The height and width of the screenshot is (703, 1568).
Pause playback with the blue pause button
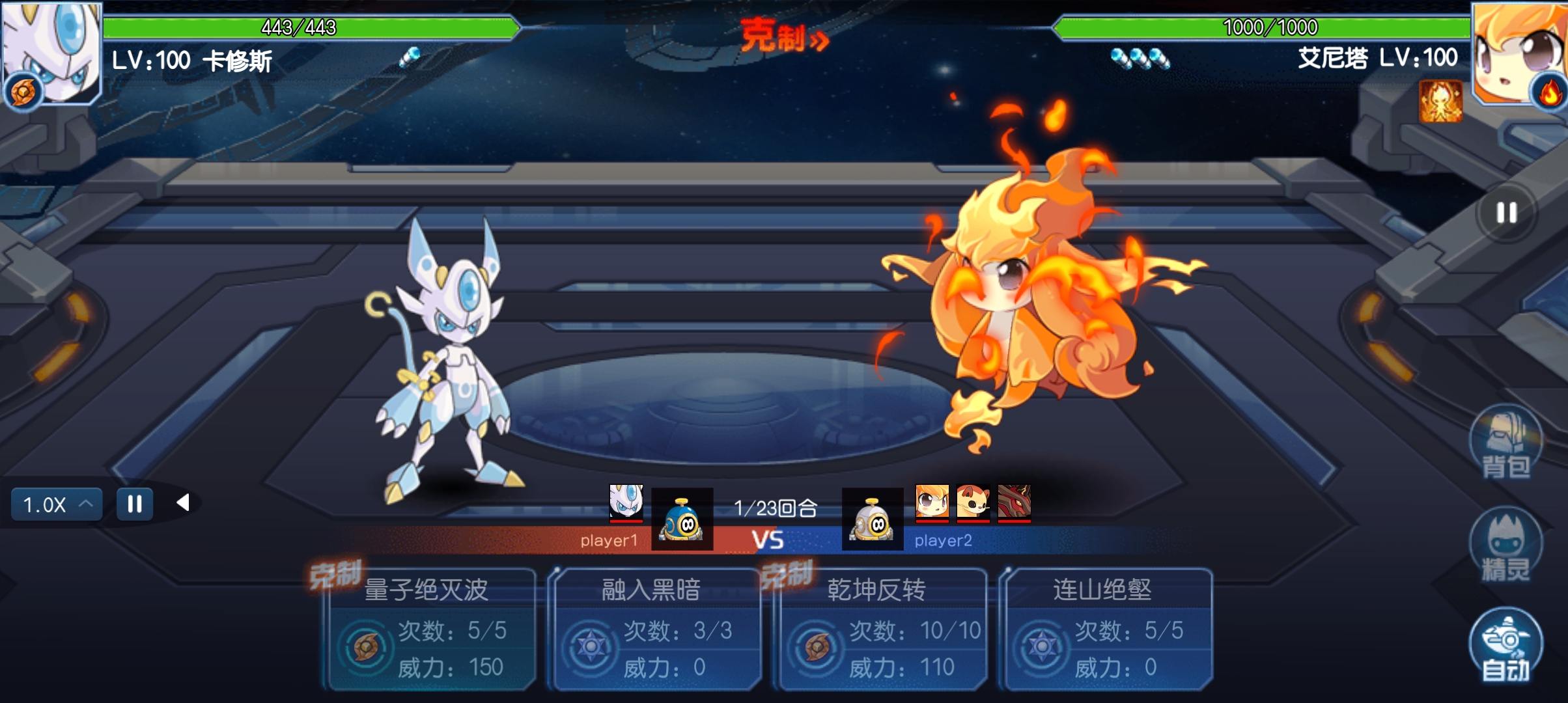pyautogui.click(x=135, y=504)
